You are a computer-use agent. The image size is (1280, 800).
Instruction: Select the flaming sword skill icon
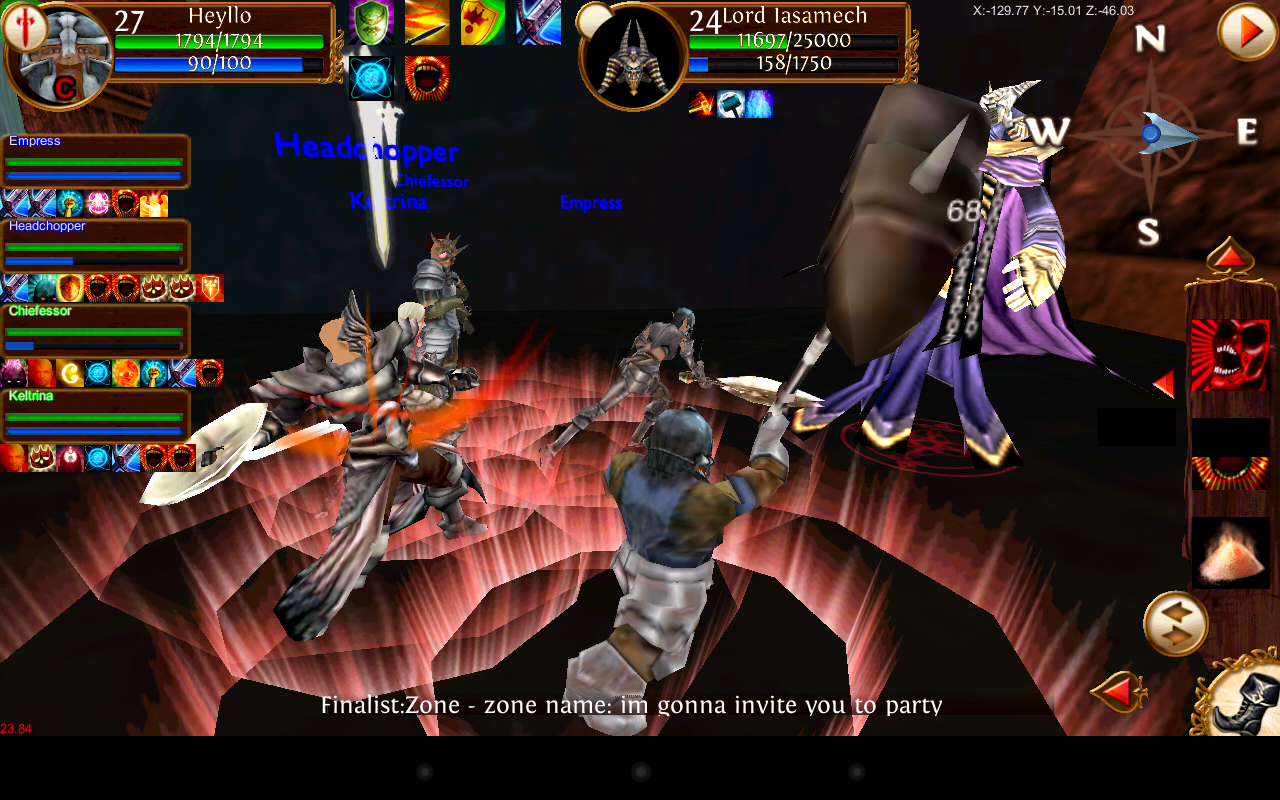(428, 22)
